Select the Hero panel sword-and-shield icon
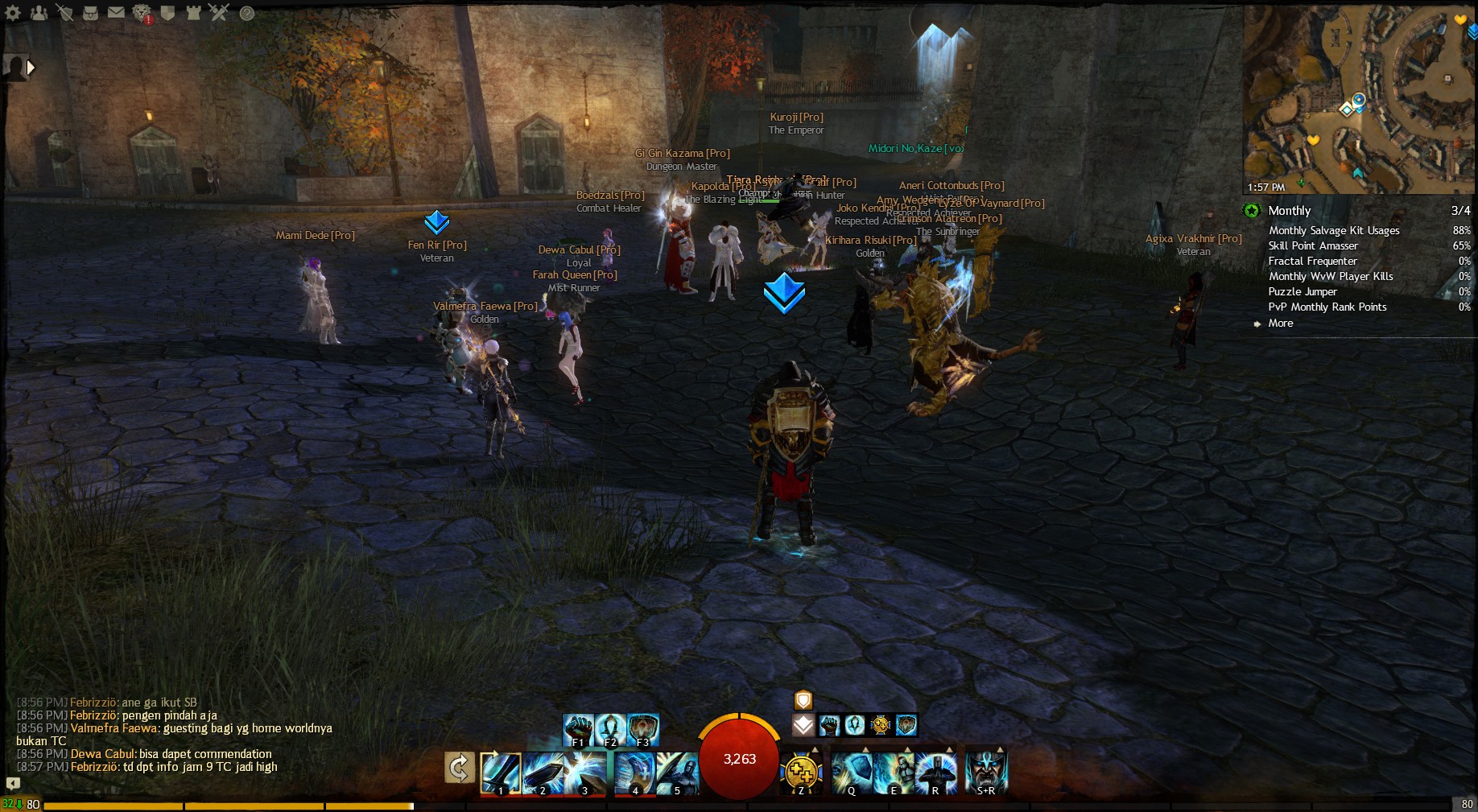This screenshot has width=1478, height=812. 66,13
